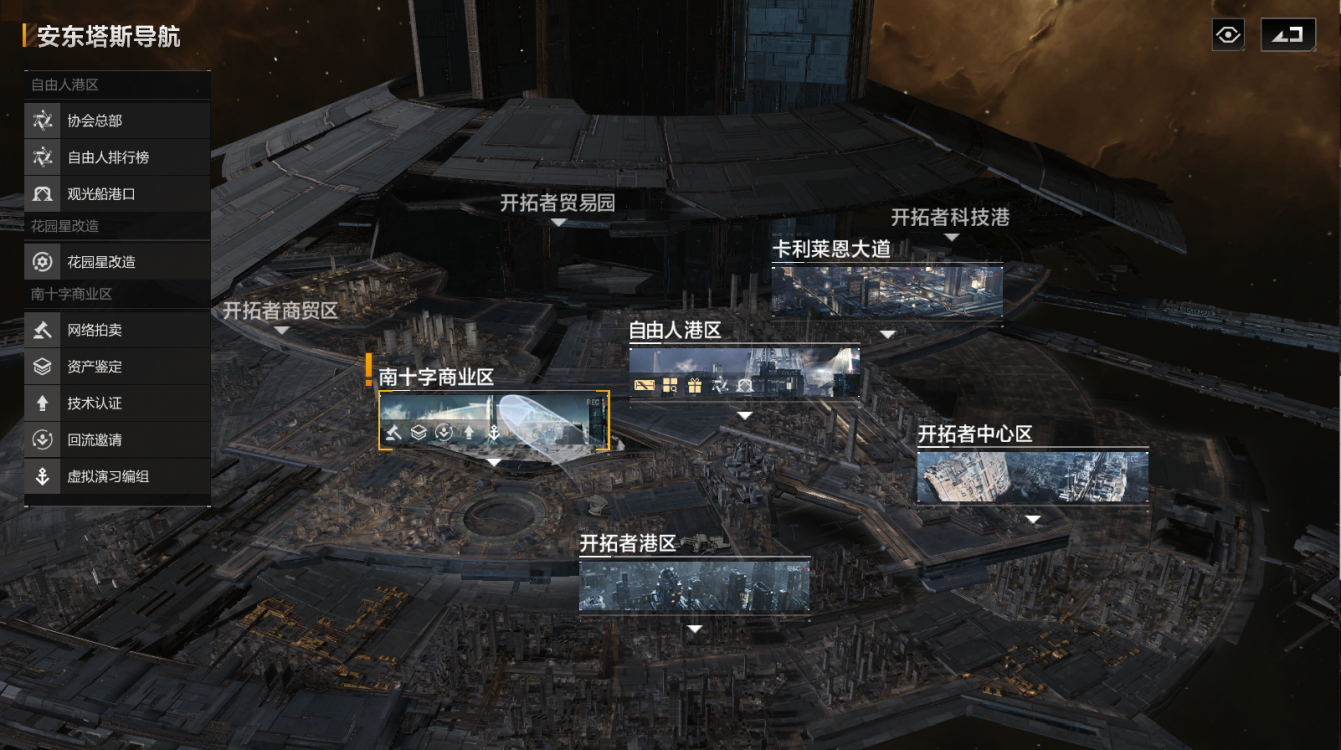Click the 卡利莱恩大道 district thumbnail
Screen dimensions: 1341x750
[885, 291]
